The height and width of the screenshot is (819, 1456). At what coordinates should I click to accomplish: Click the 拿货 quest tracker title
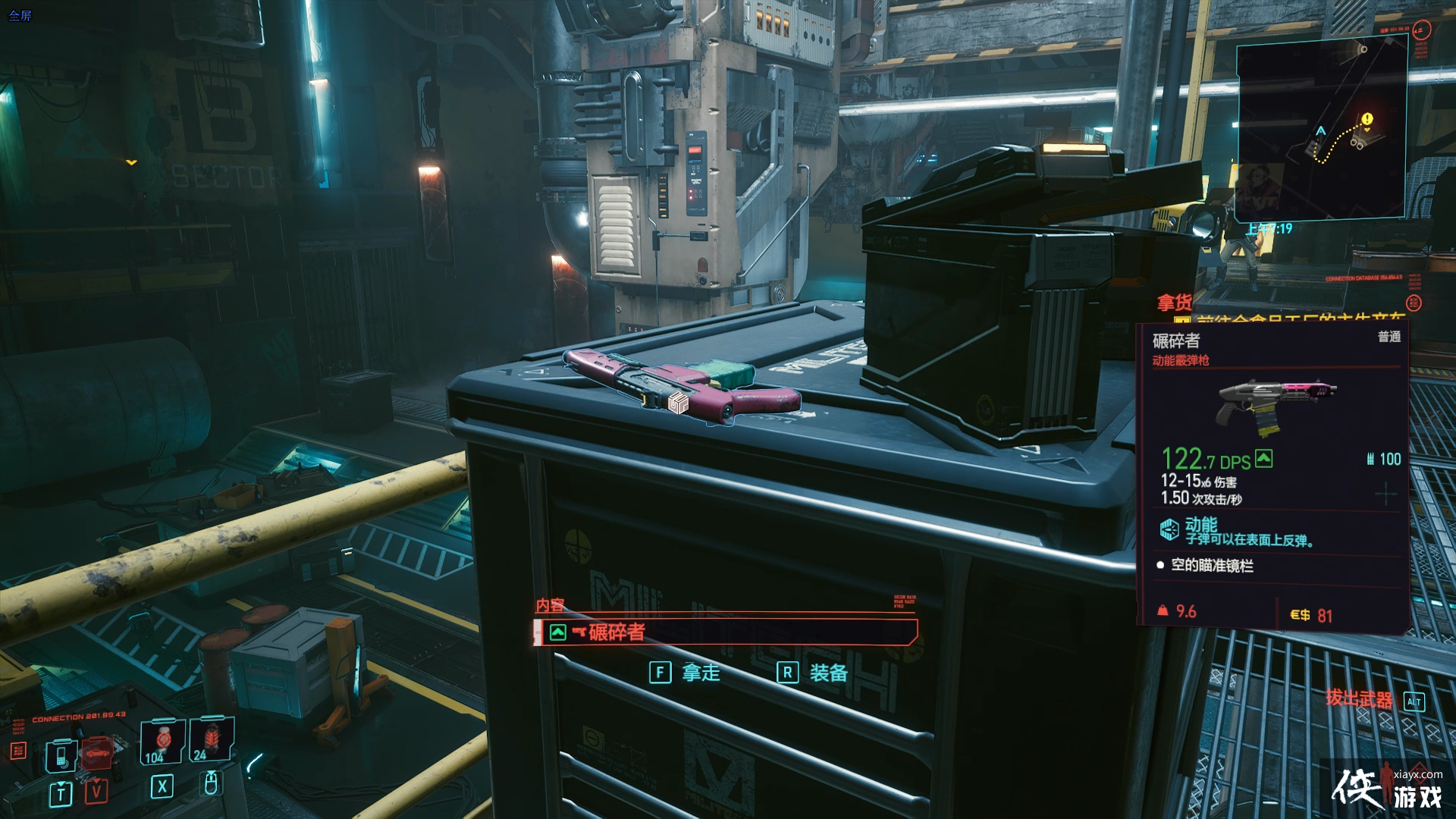pos(1174,303)
